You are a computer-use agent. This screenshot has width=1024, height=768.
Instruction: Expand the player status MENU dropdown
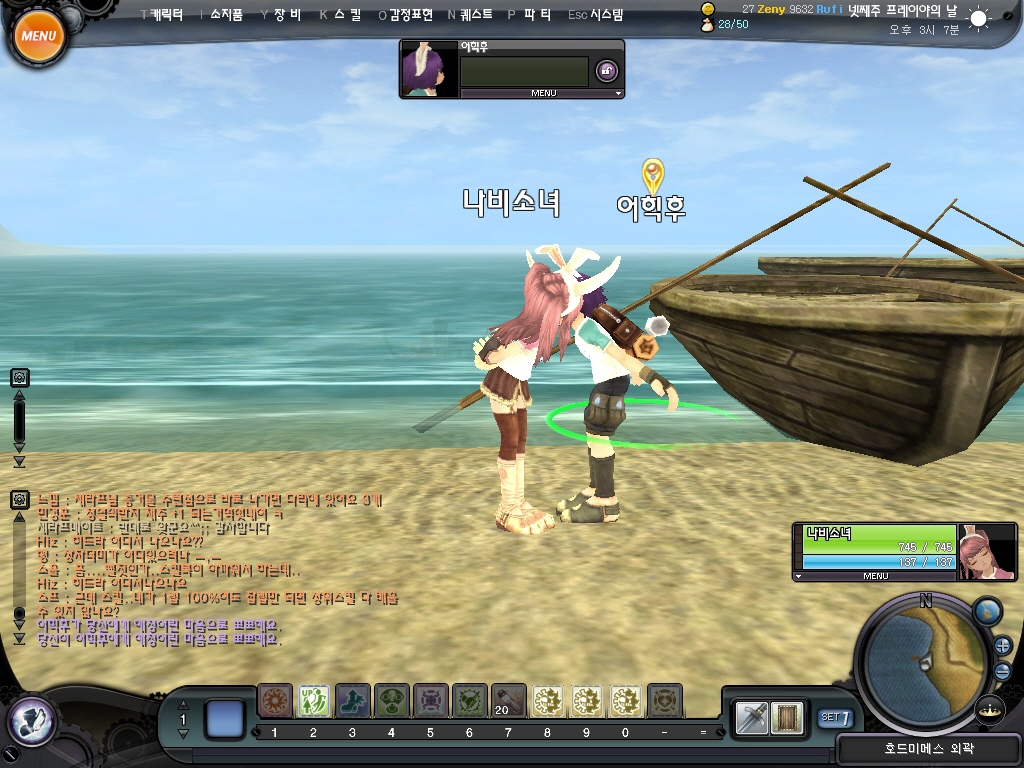[875, 576]
